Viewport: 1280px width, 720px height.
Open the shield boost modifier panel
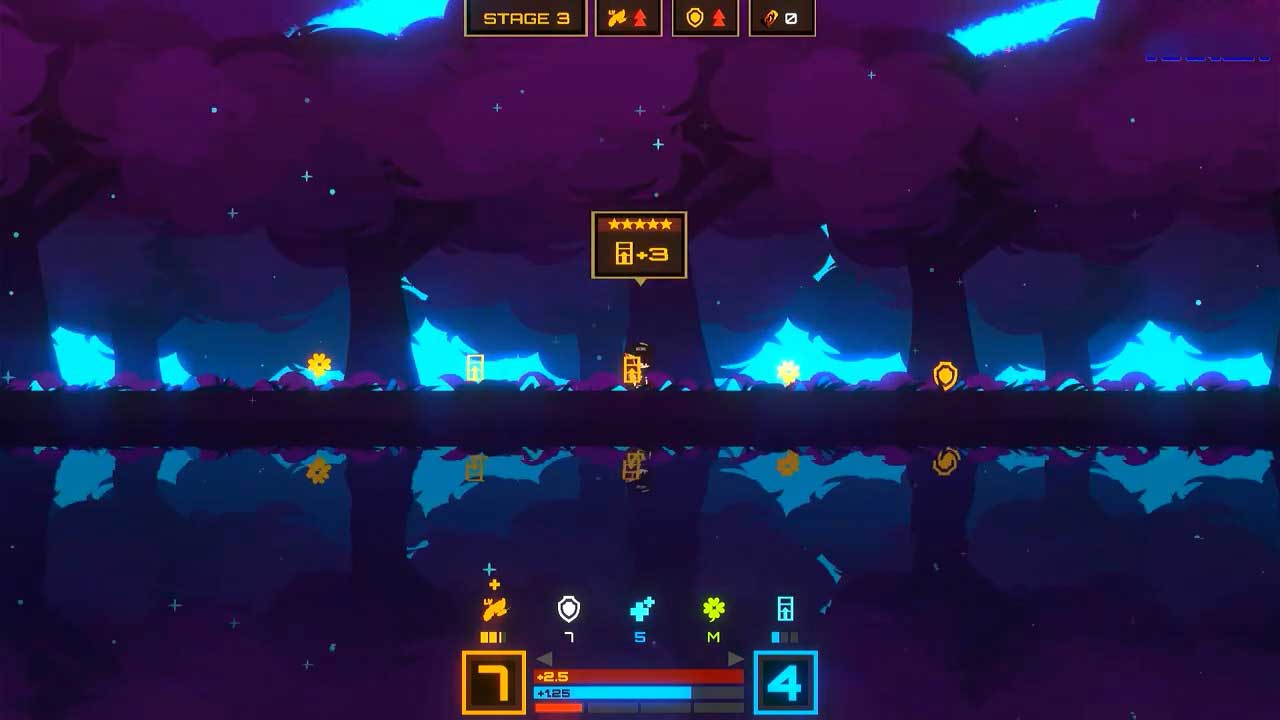(x=705, y=18)
